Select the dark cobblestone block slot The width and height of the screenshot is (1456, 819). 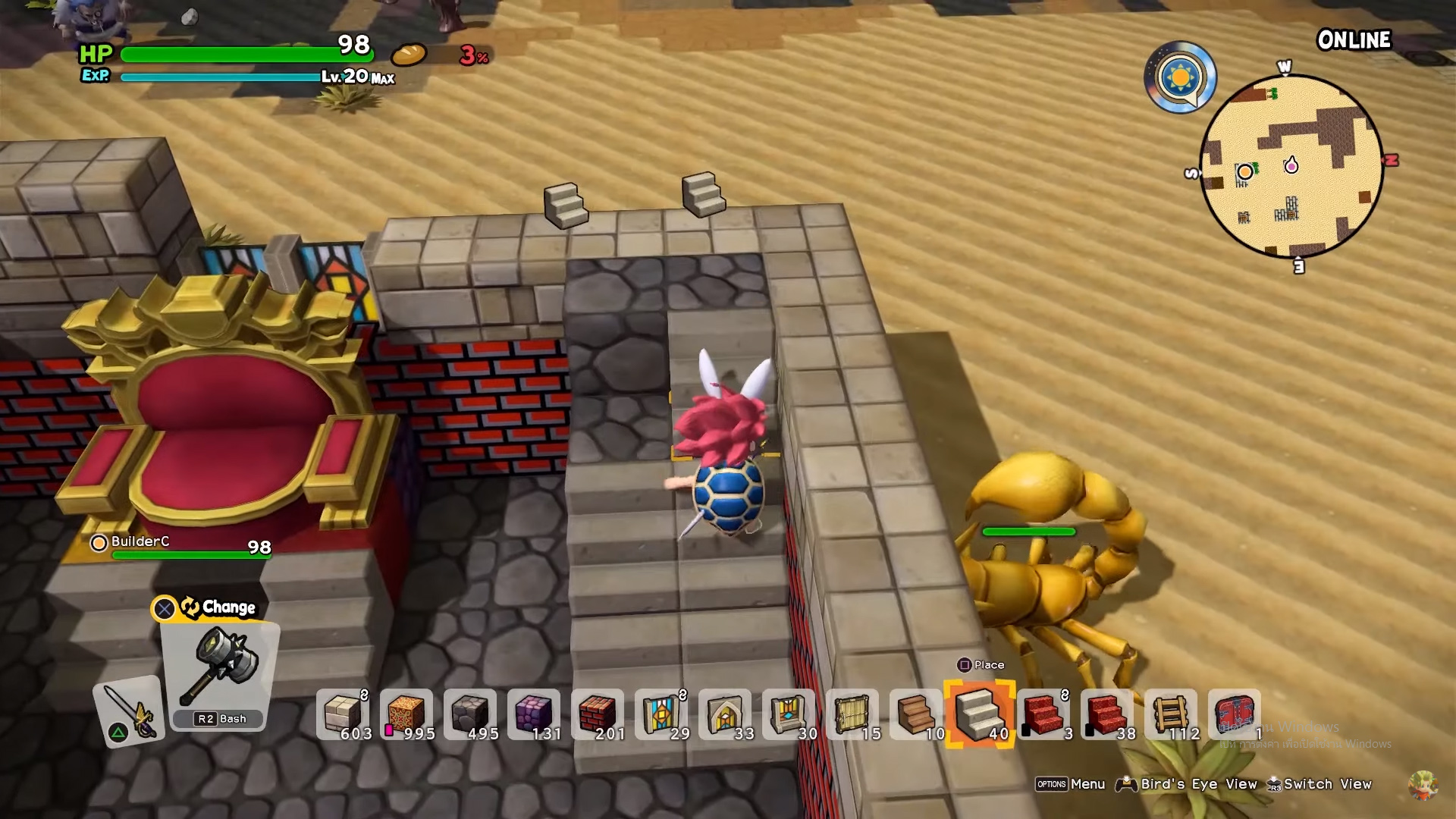[x=470, y=714]
